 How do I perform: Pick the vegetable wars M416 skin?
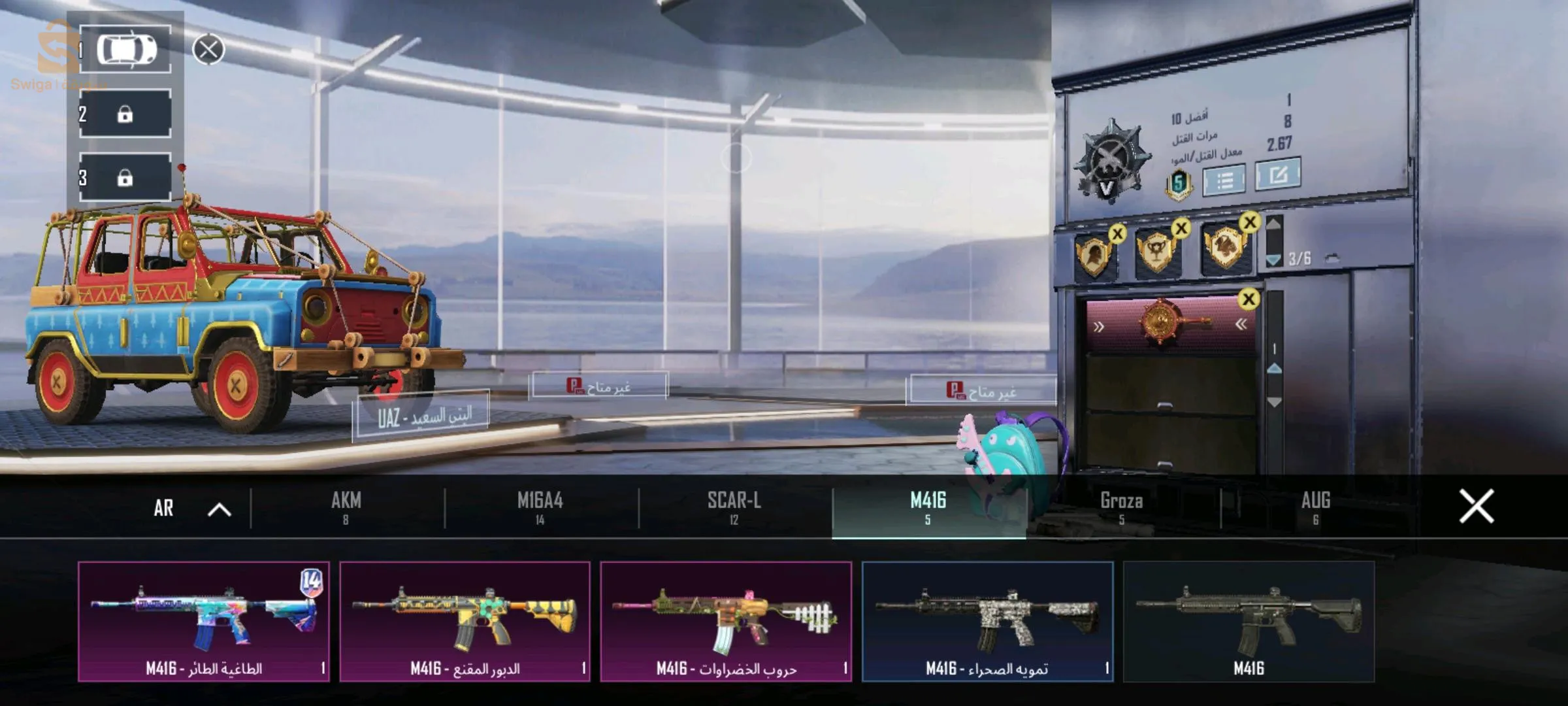[x=726, y=621]
